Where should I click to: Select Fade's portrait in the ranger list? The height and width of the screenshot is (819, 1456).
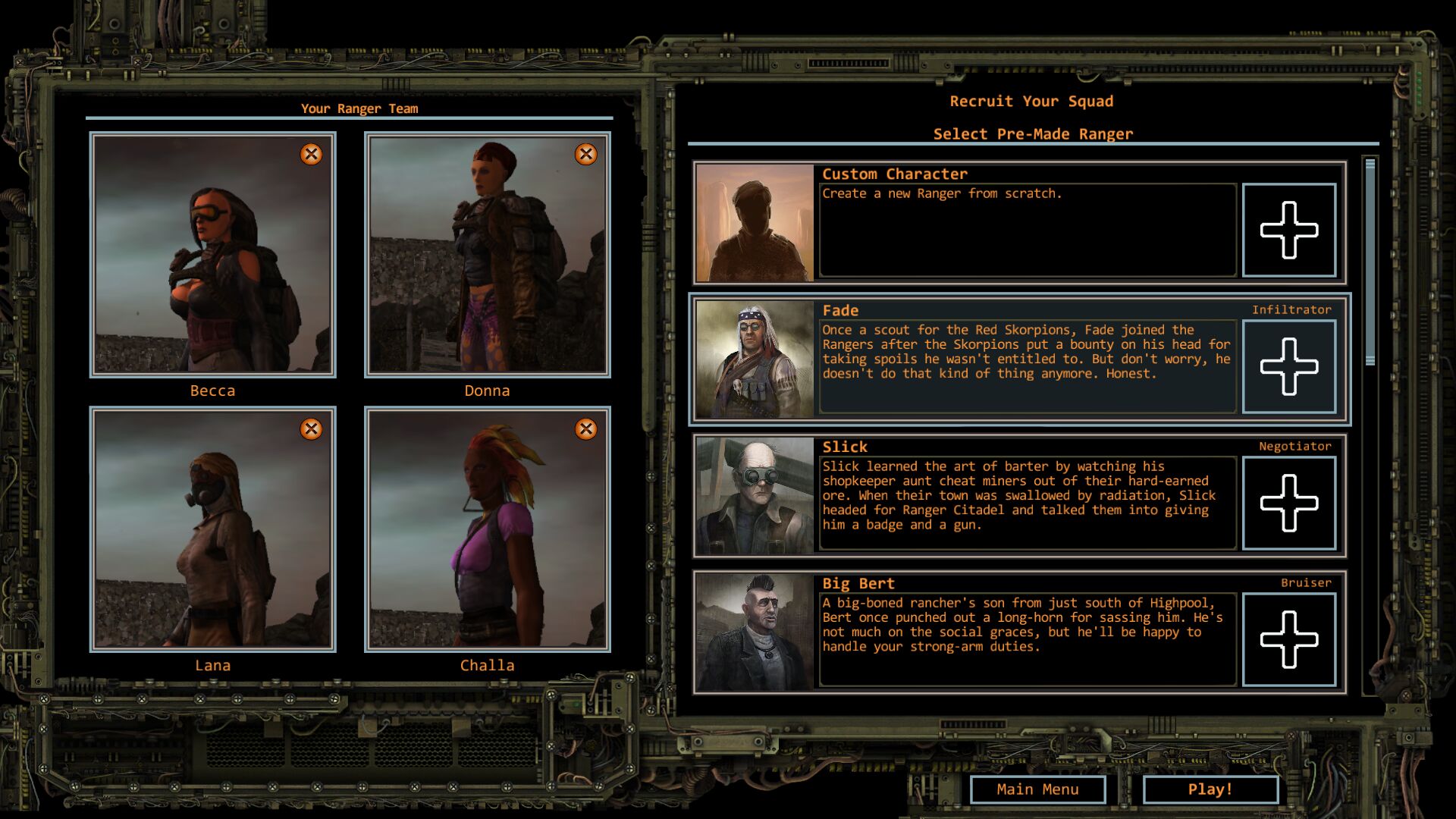click(x=755, y=359)
